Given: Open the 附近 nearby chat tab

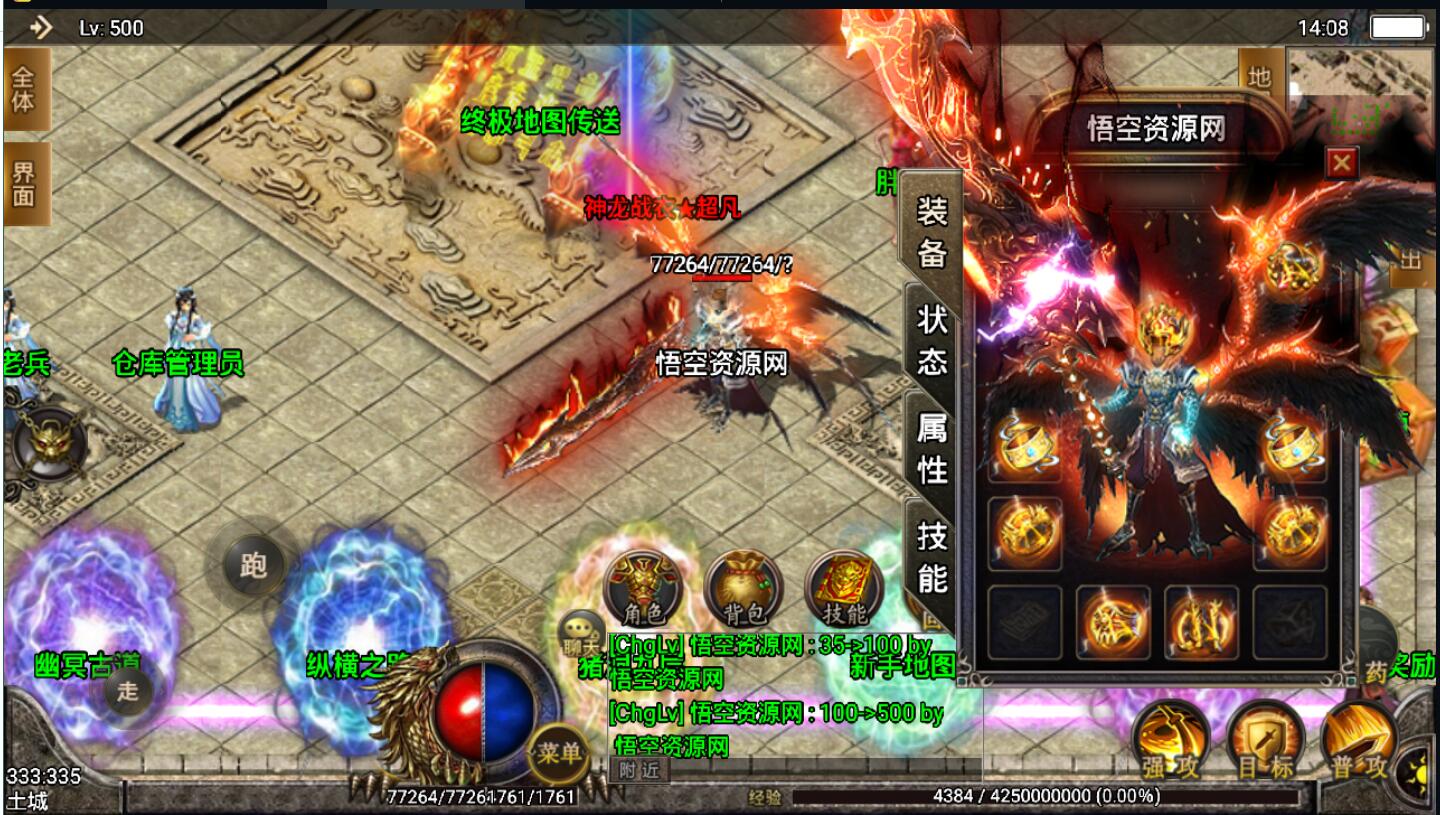Looking at the screenshot, I should click(638, 770).
